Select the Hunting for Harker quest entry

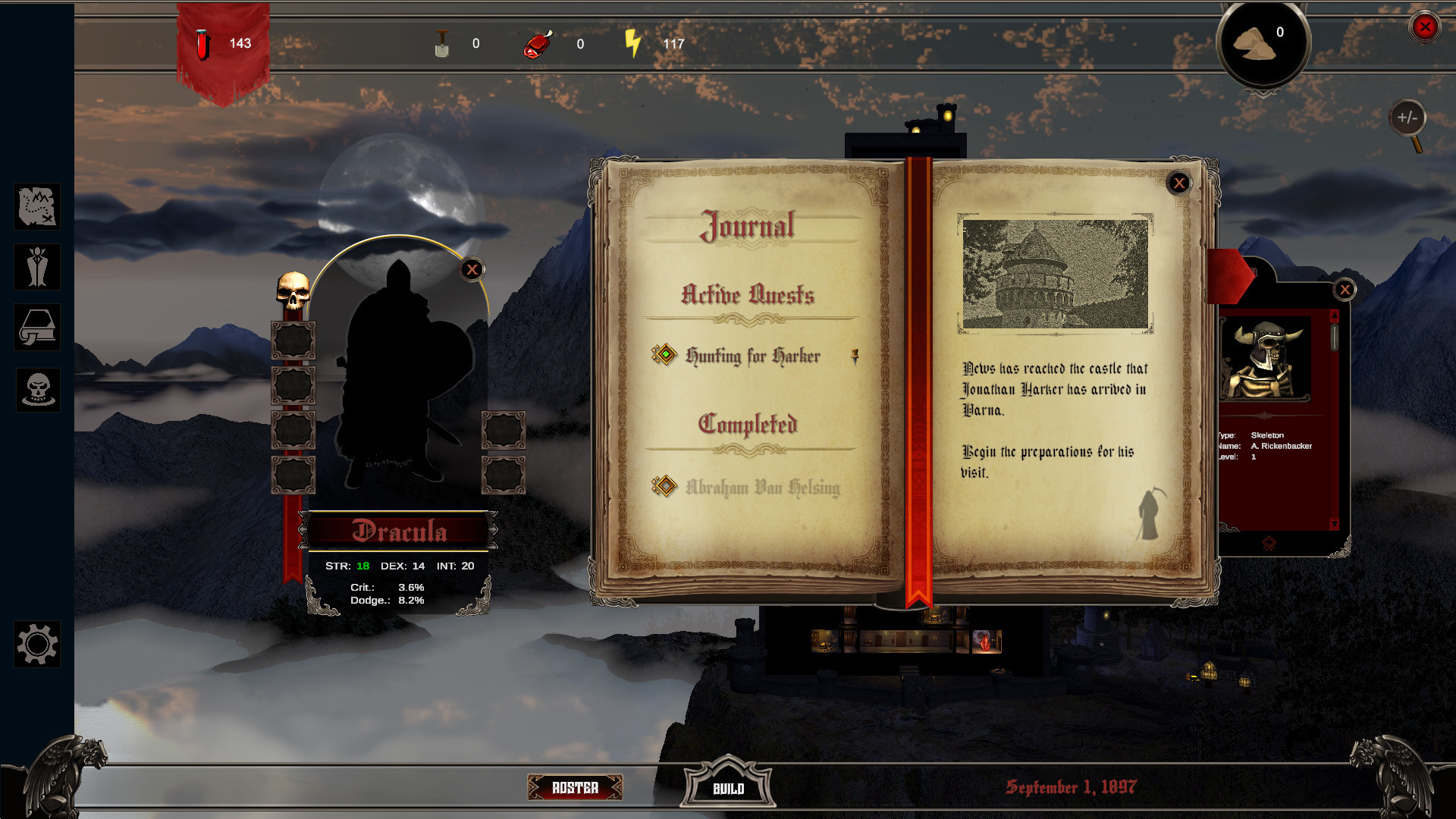click(x=752, y=356)
